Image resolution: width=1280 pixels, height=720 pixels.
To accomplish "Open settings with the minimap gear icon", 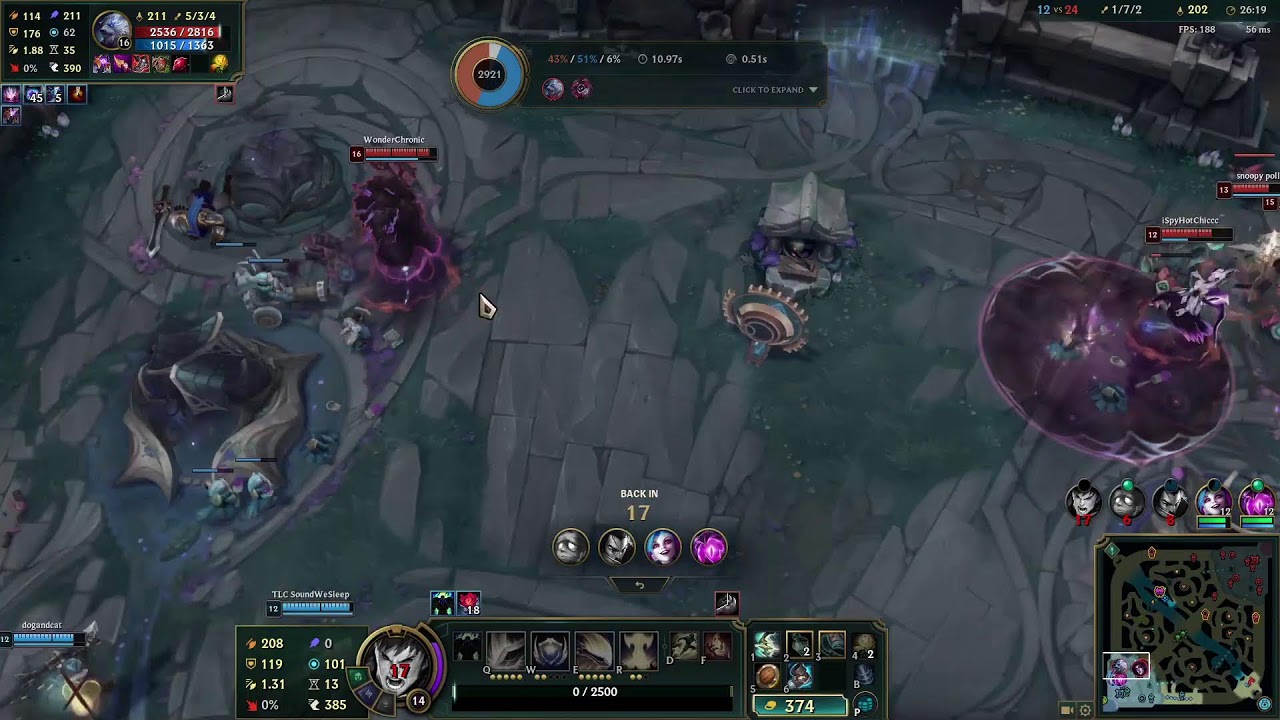I will point(1085,710).
